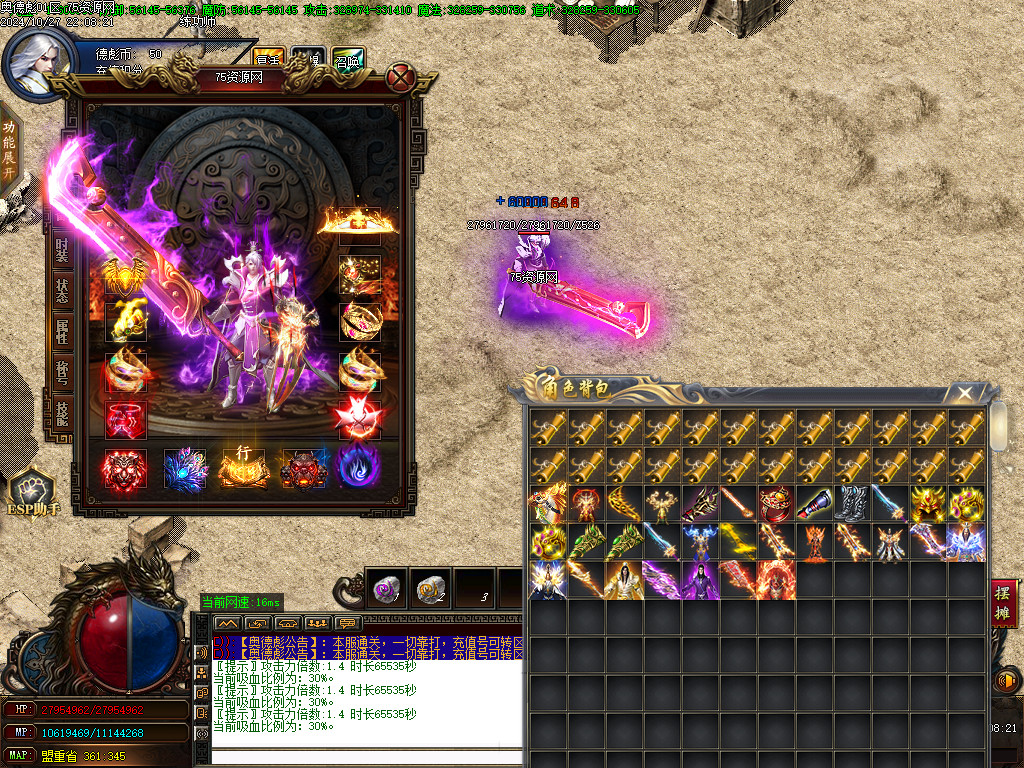Show the 属性 attributes tab
This screenshot has width=1024, height=768.
click(62, 332)
